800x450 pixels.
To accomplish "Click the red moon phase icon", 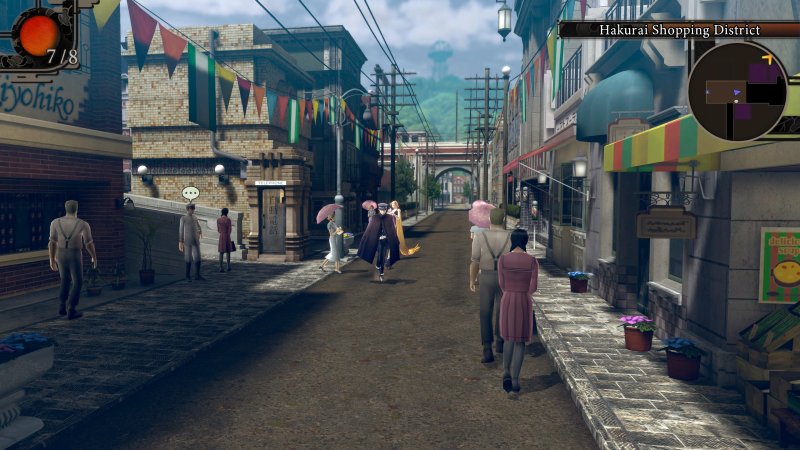I will 40,35.
